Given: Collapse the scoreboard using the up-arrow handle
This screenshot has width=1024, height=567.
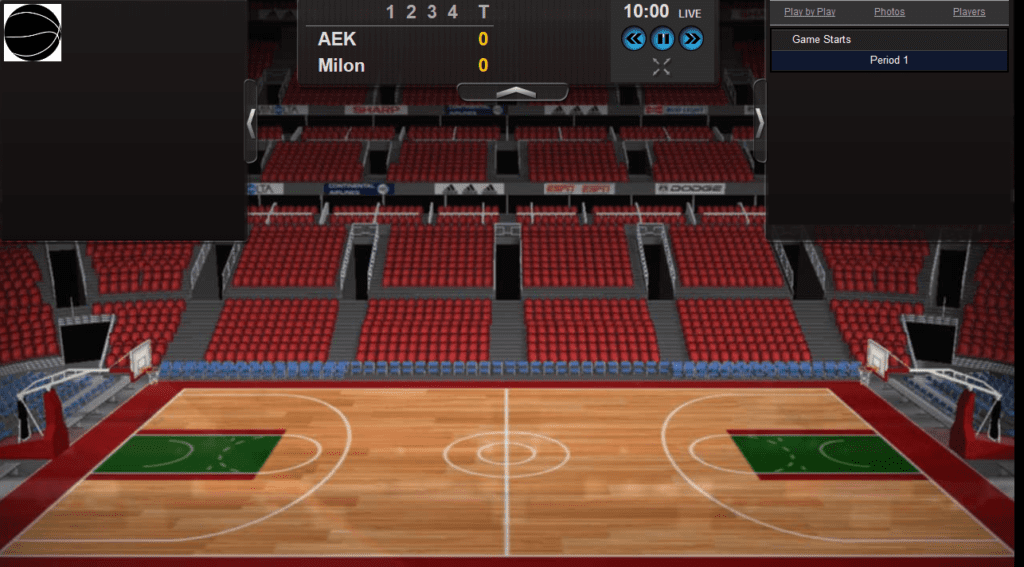Looking at the screenshot, I should click(x=512, y=92).
